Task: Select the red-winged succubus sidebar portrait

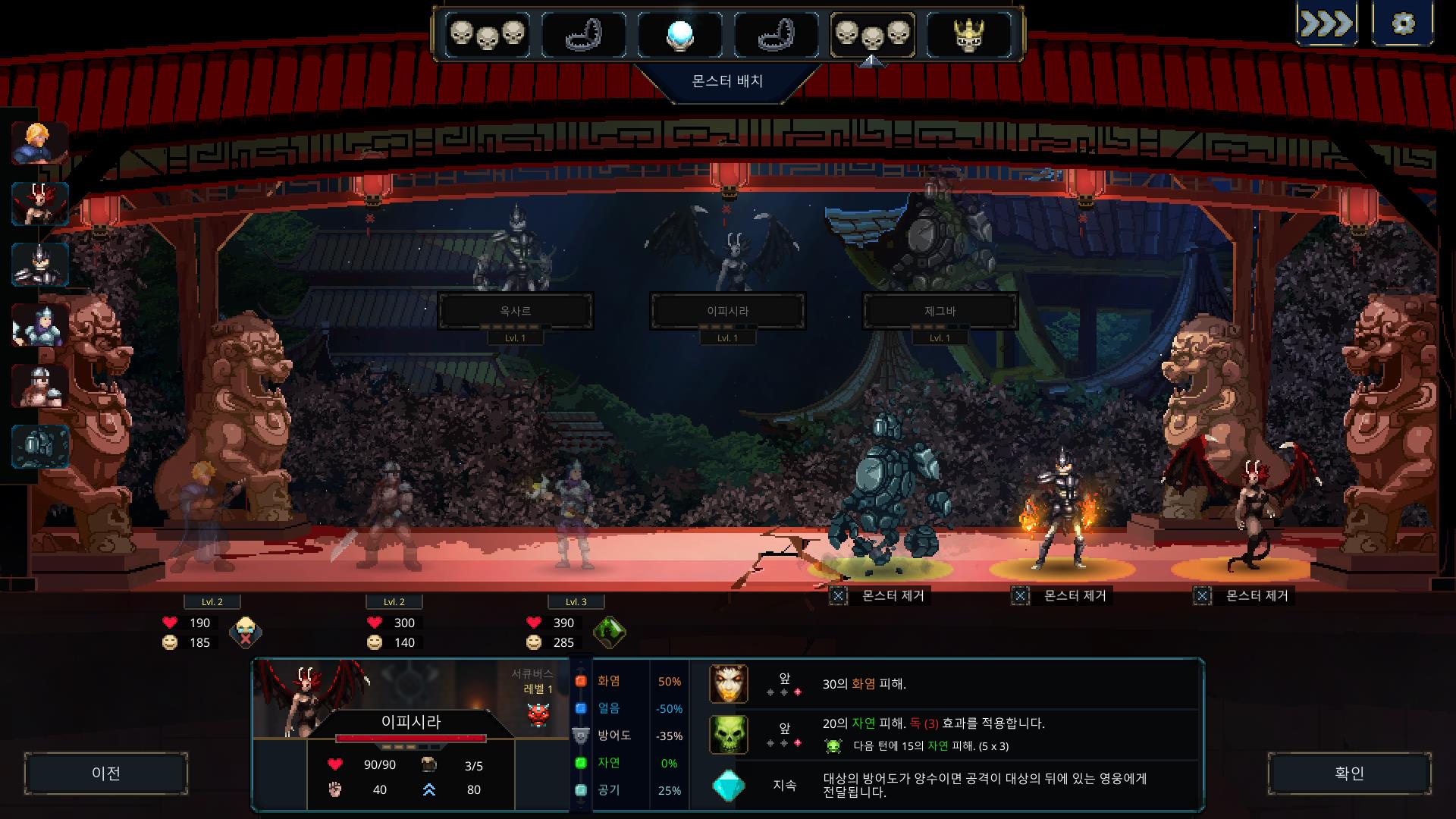Action: (x=39, y=203)
